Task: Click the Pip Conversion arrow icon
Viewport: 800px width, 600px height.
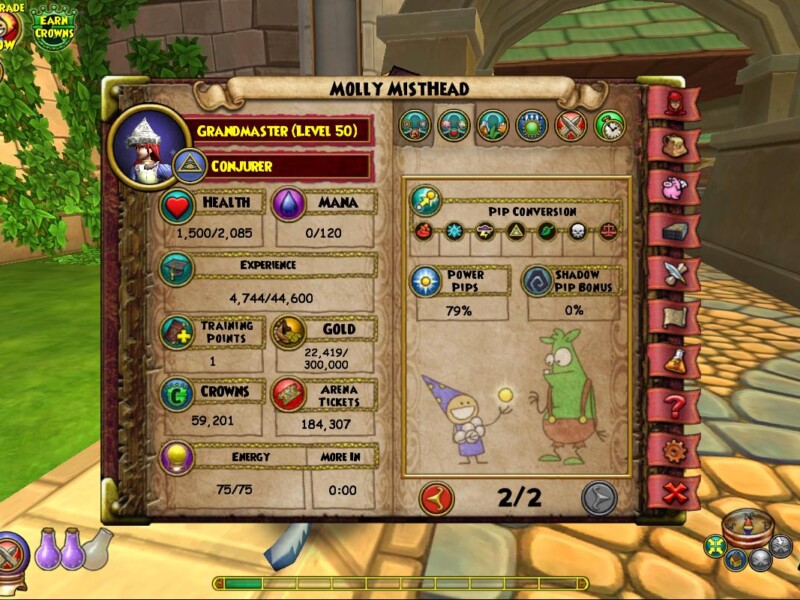Action: [x=426, y=200]
